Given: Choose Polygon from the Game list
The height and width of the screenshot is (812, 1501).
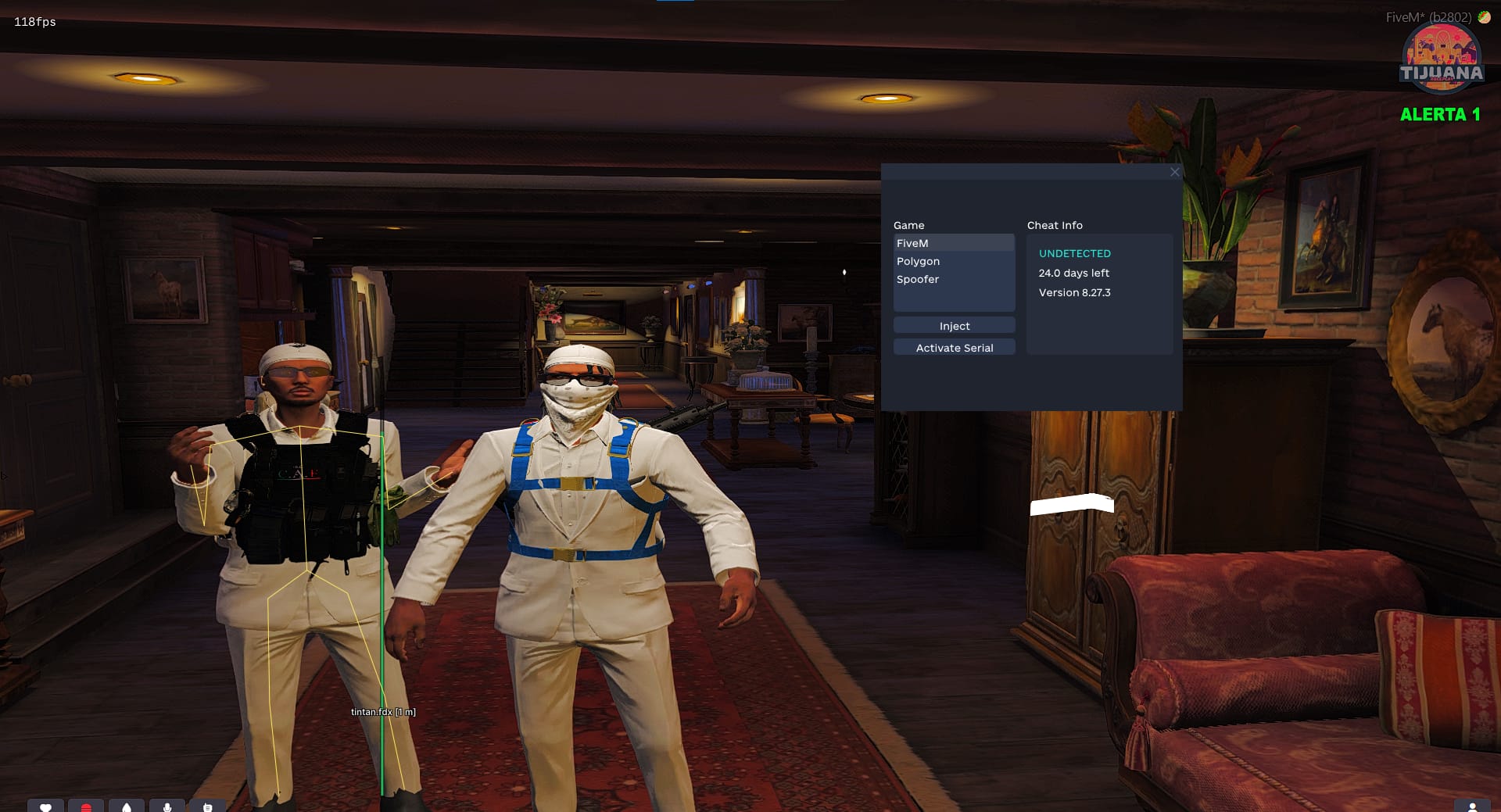Looking at the screenshot, I should [954, 261].
